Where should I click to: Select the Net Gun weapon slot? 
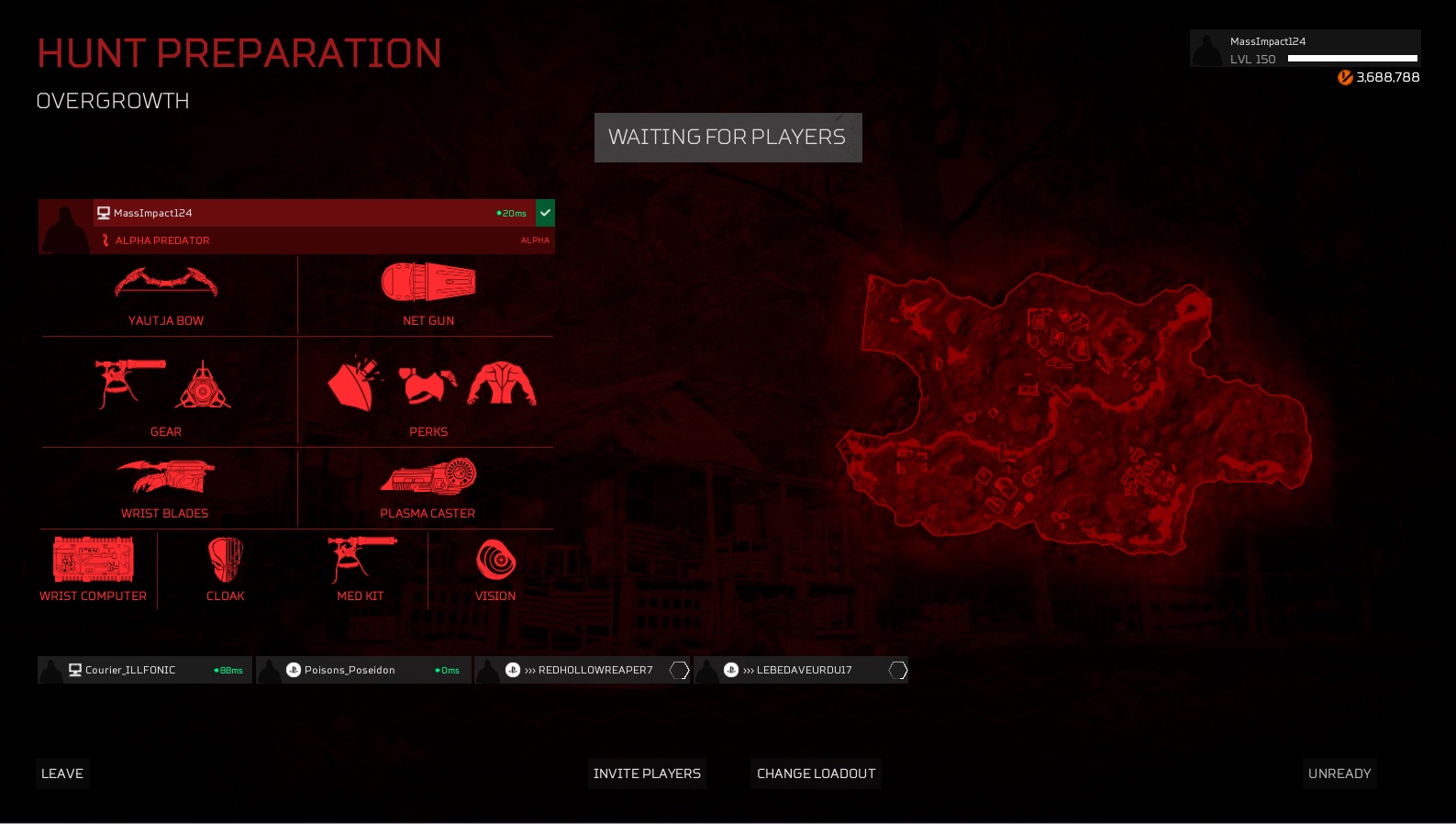tap(428, 295)
